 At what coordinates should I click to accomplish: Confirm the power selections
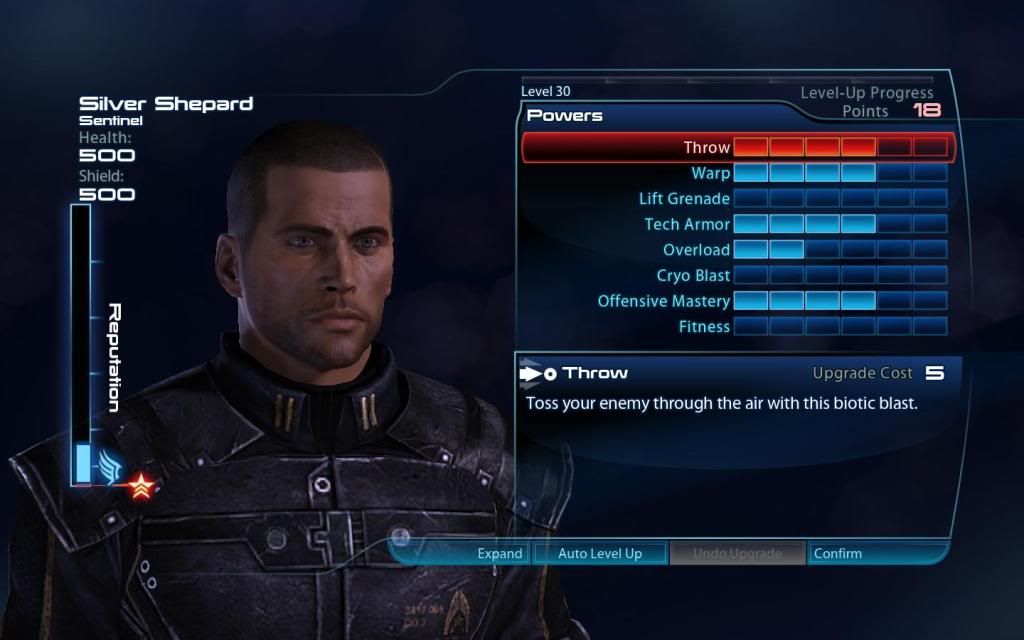point(838,553)
